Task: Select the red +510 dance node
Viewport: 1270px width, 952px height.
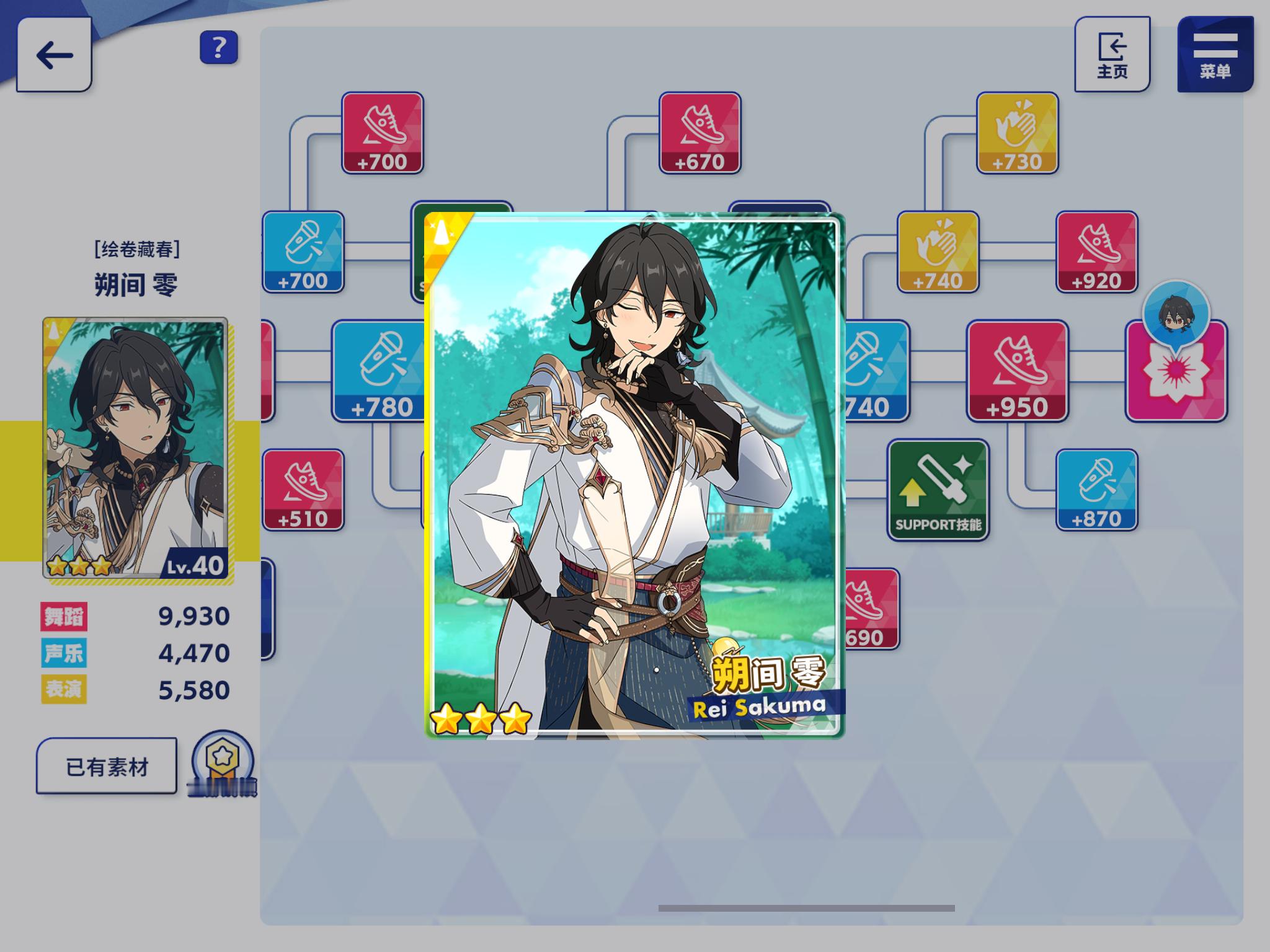Action: pos(303,490)
